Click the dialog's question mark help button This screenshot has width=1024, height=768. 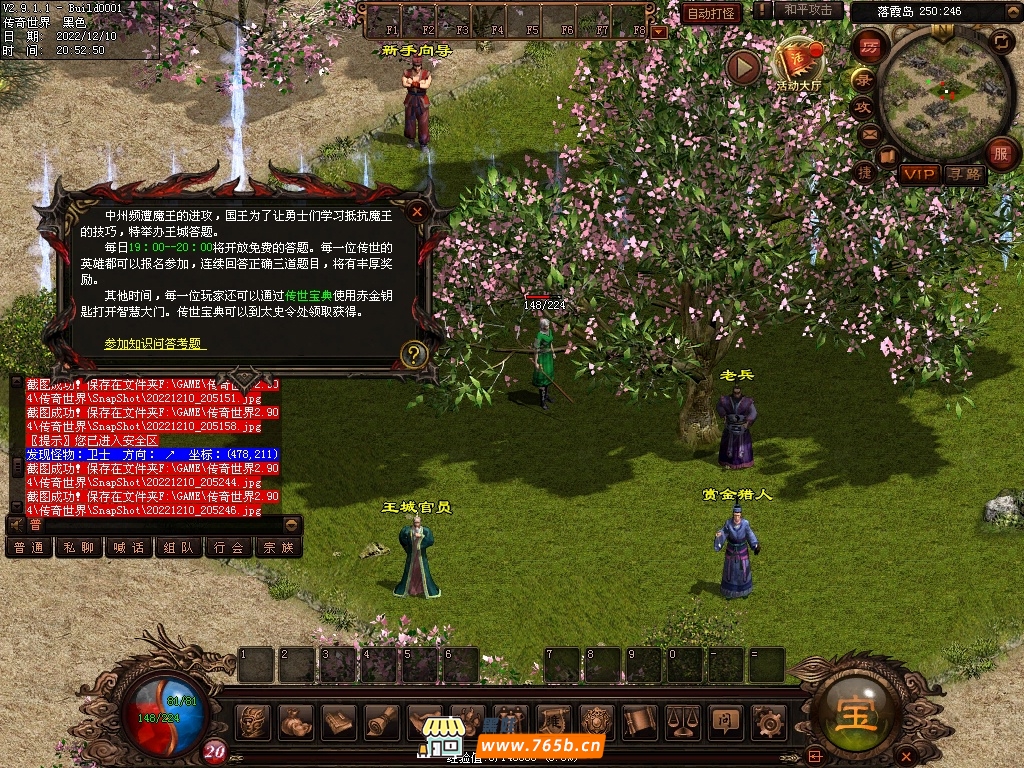pos(413,354)
